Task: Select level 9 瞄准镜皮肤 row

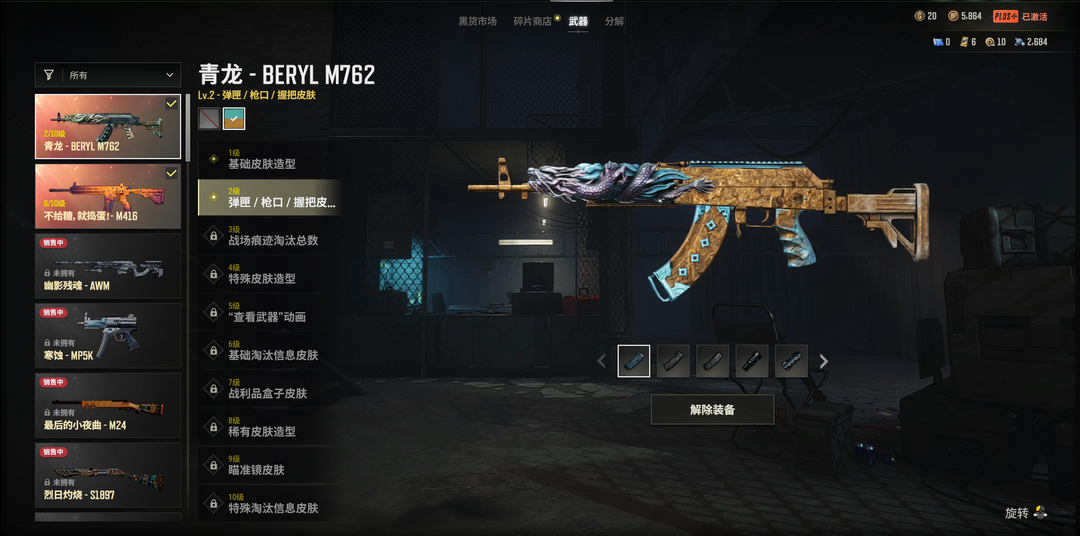Action: [268, 466]
